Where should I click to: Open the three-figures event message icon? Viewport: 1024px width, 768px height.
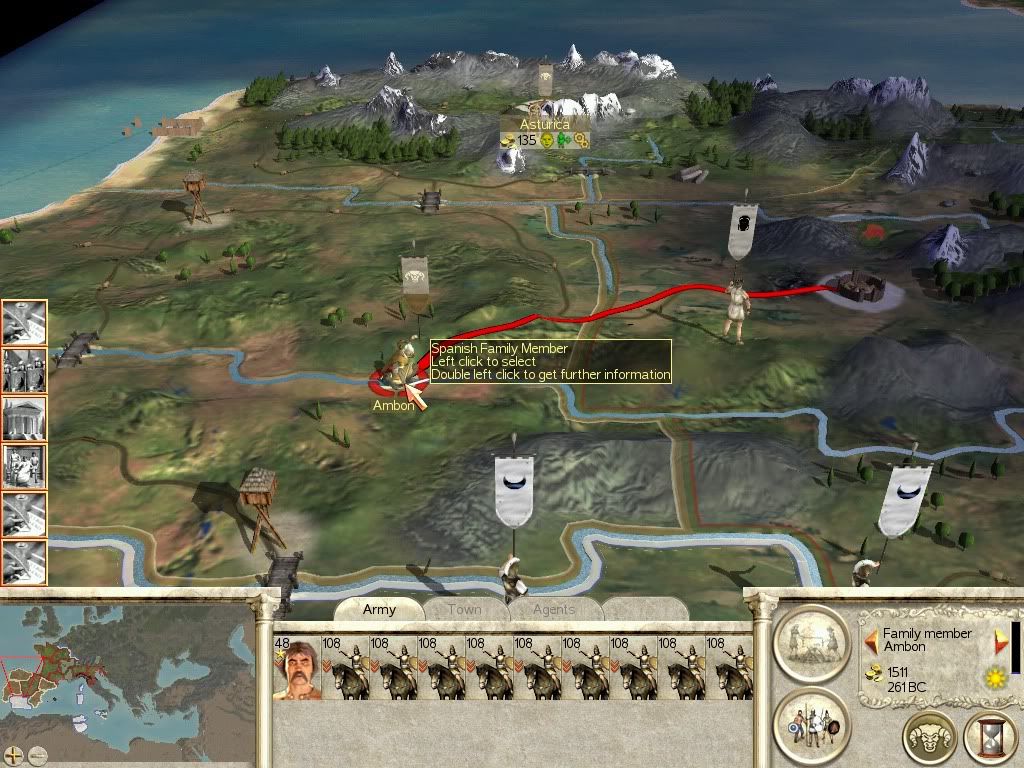click(24, 465)
